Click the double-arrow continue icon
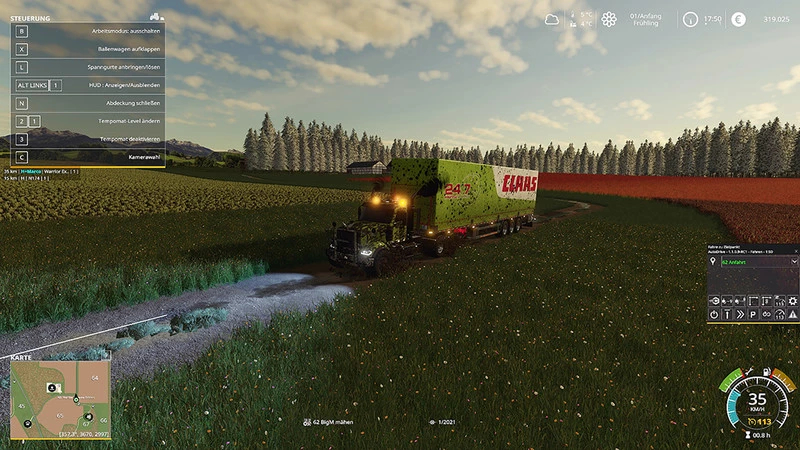This screenshot has height=450, width=800. 740,314
